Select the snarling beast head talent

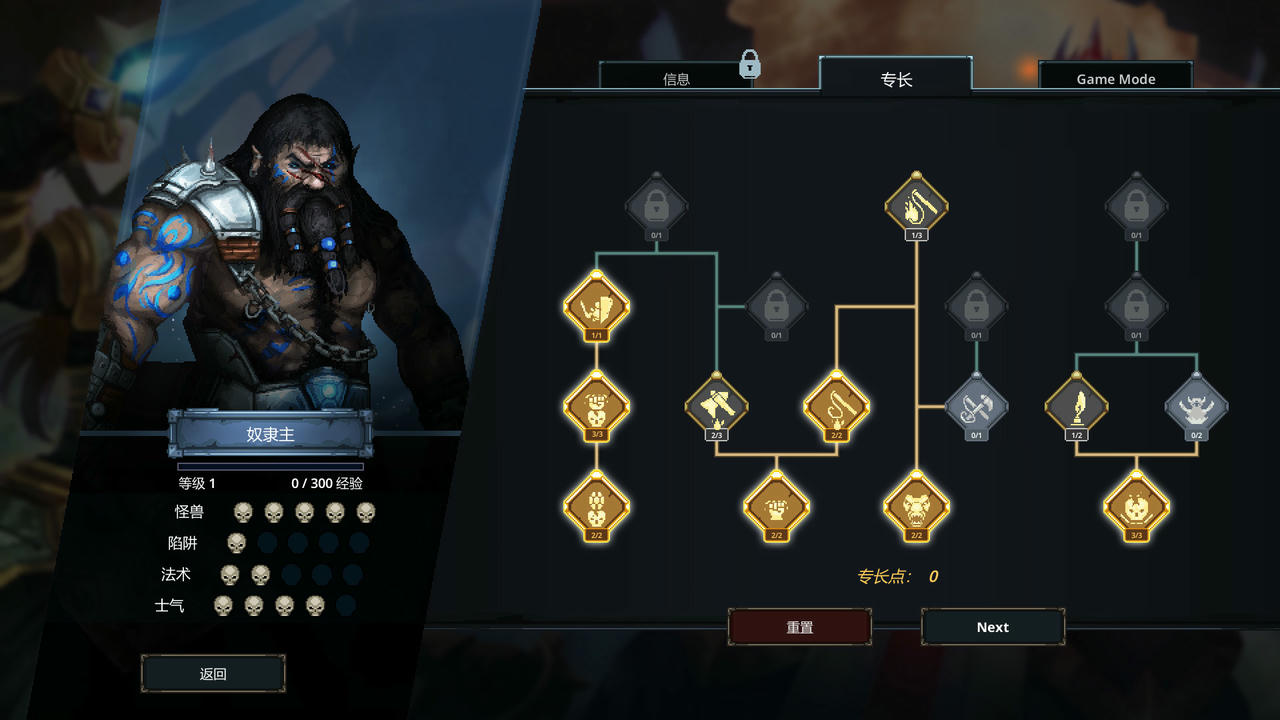916,506
